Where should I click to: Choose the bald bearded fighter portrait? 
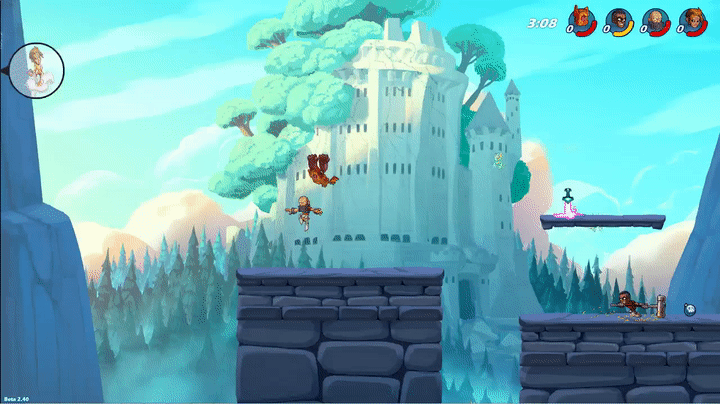click(x=654, y=19)
